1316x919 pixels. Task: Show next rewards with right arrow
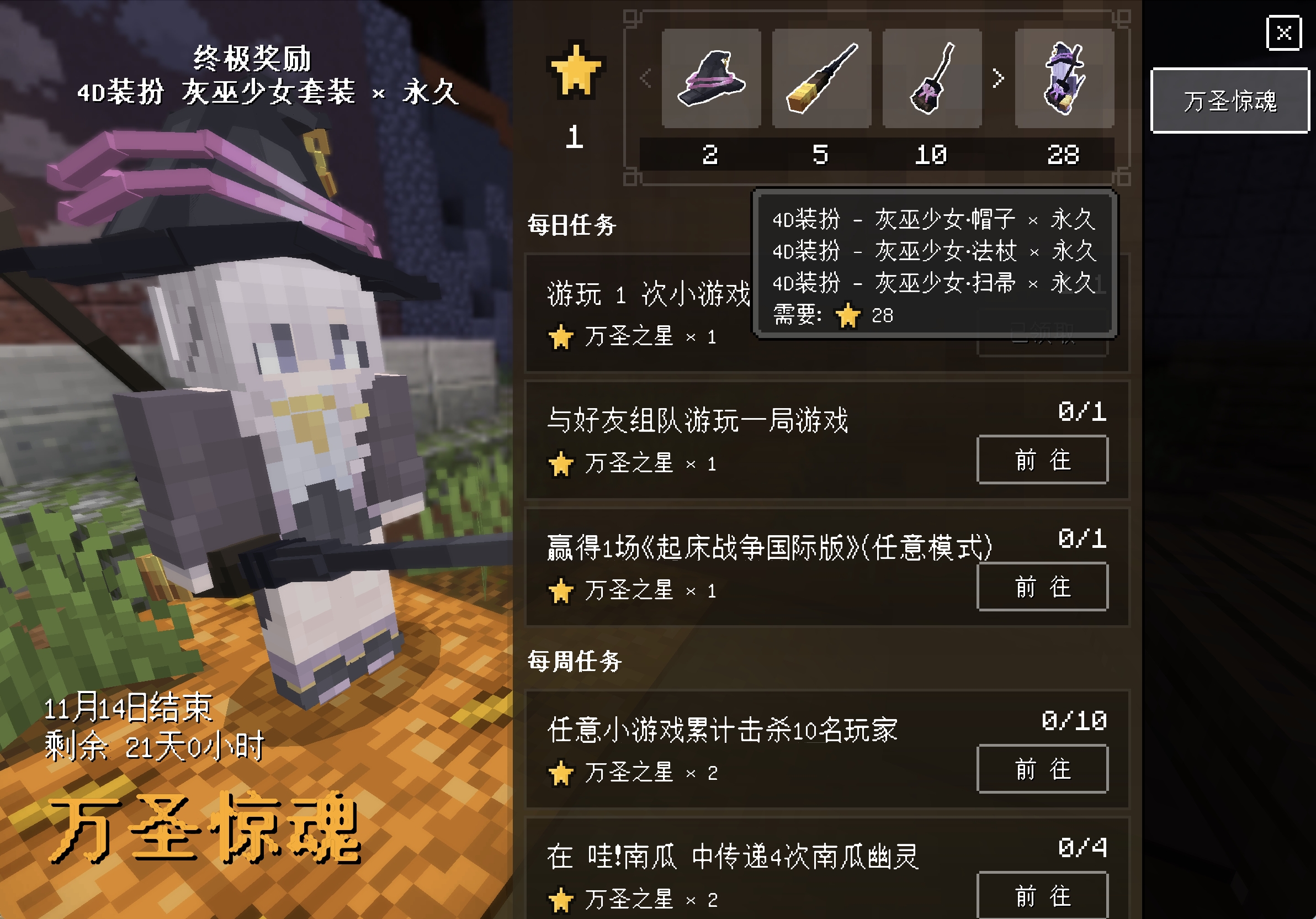click(x=998, y=78)
